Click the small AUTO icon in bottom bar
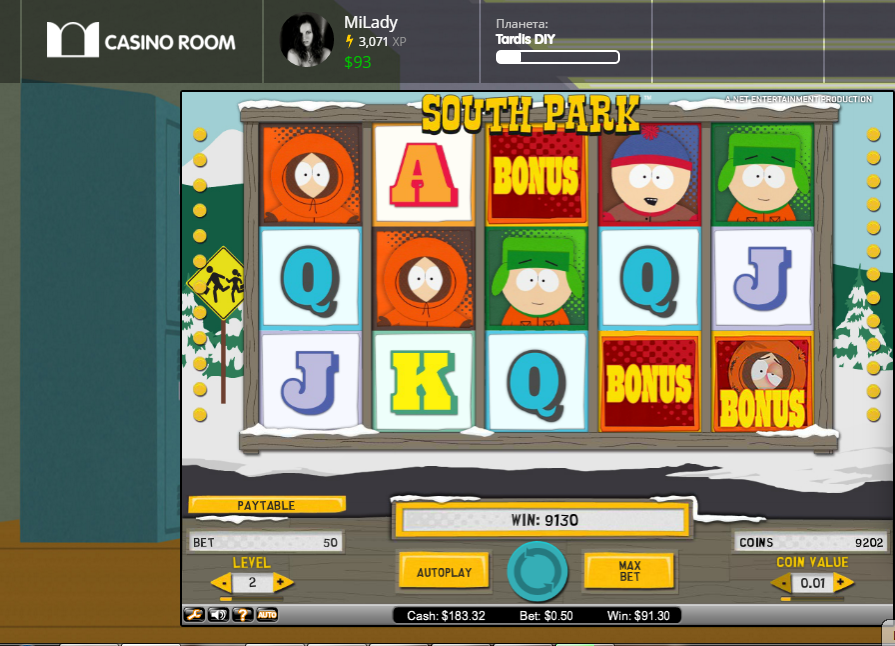 [x=267, y=614]
